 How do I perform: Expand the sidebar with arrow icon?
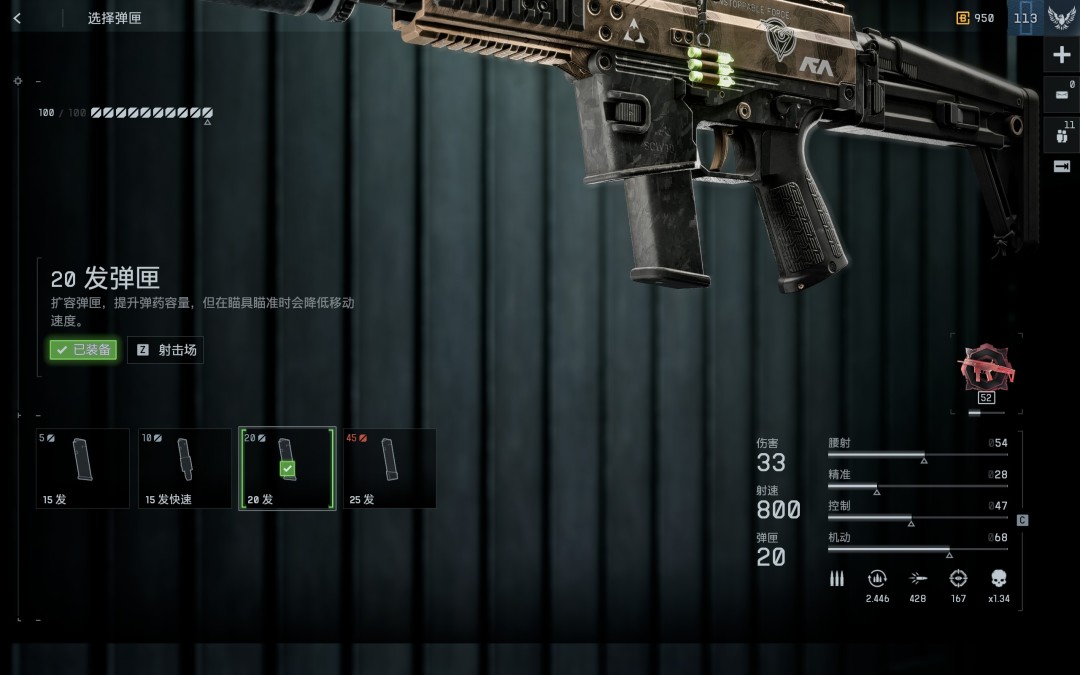point(1061,166)
